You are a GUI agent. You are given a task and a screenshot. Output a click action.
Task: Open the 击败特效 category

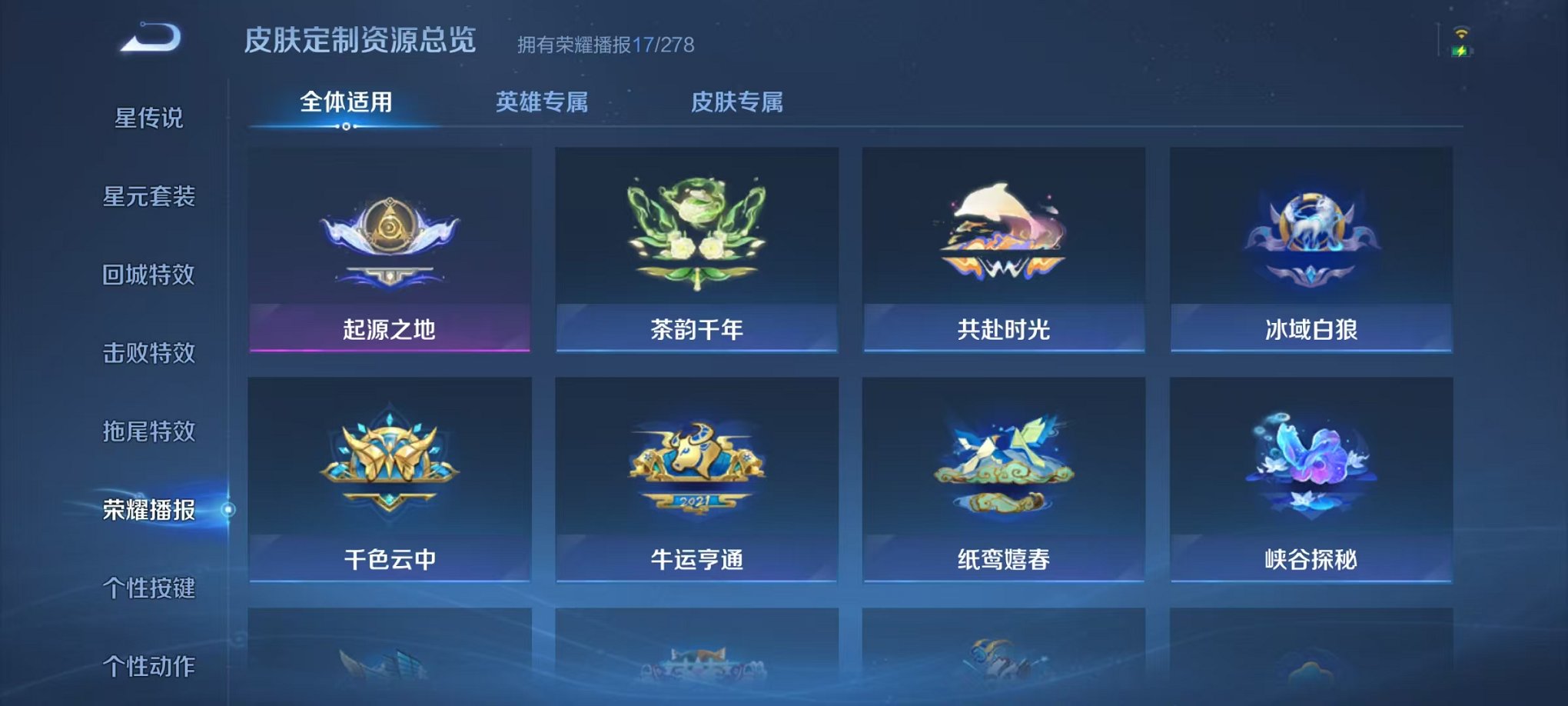coord(151,353)
